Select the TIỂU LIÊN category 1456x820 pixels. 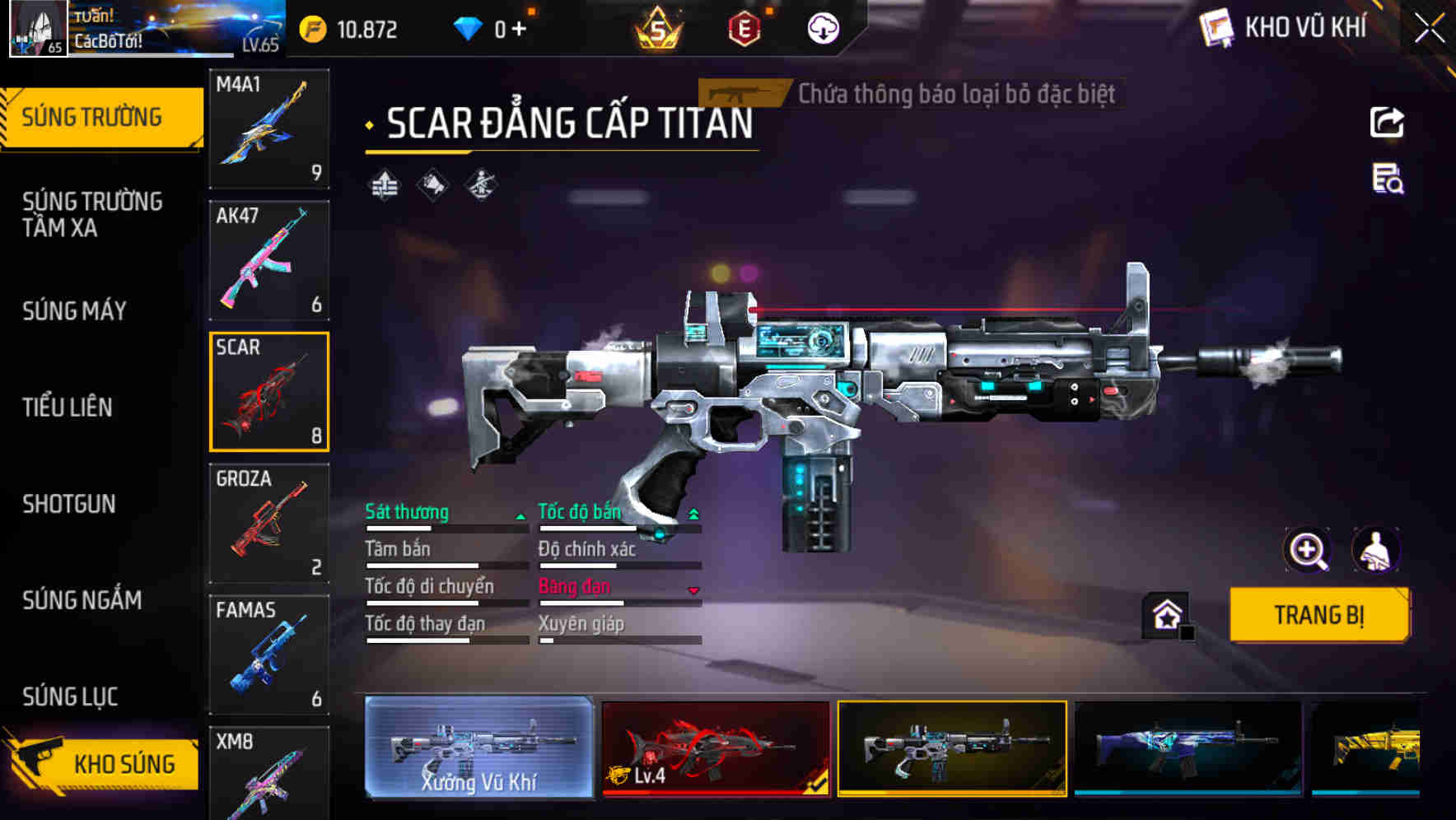(x=68, y=407)
